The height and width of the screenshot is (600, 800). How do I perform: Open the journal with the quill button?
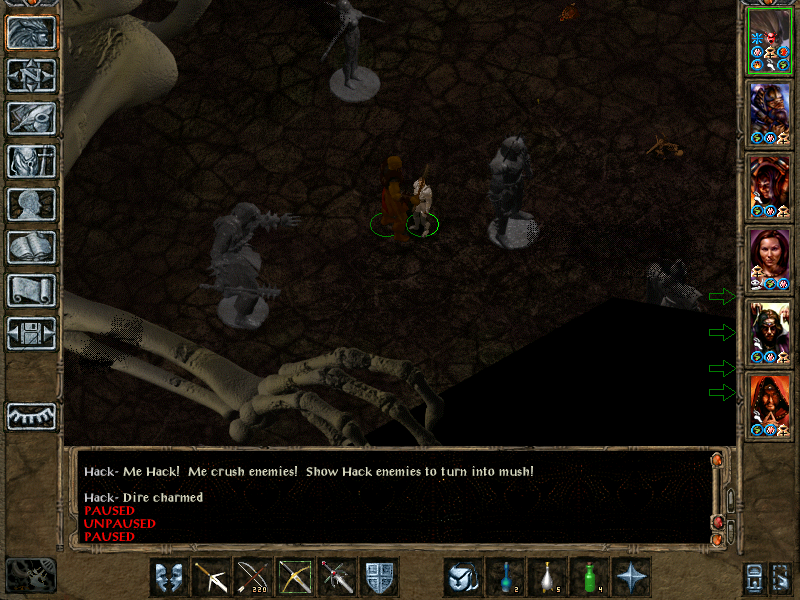[x=31, y=118]
